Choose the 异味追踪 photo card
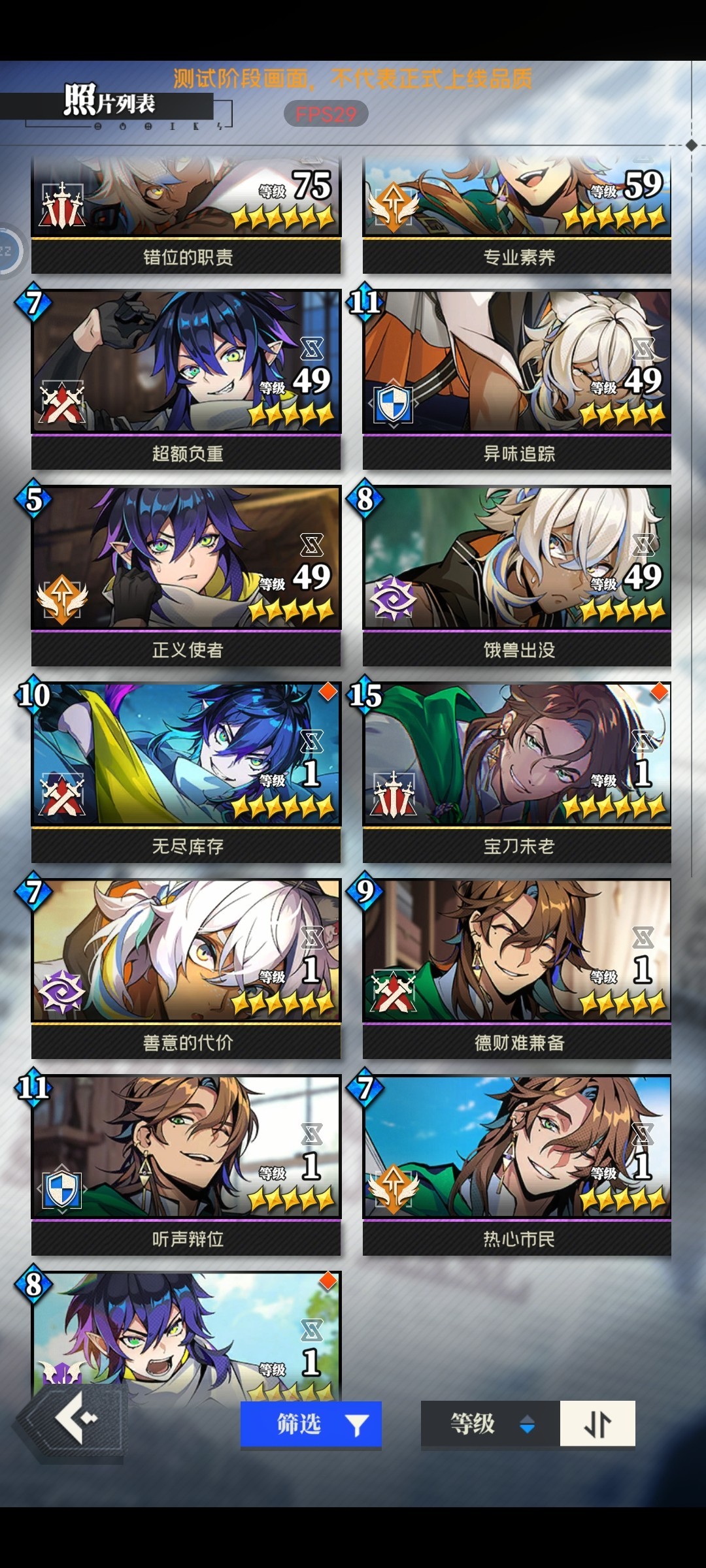Image resolution: width=706 pixels, height=1568 pixels. tap(517, 379)
